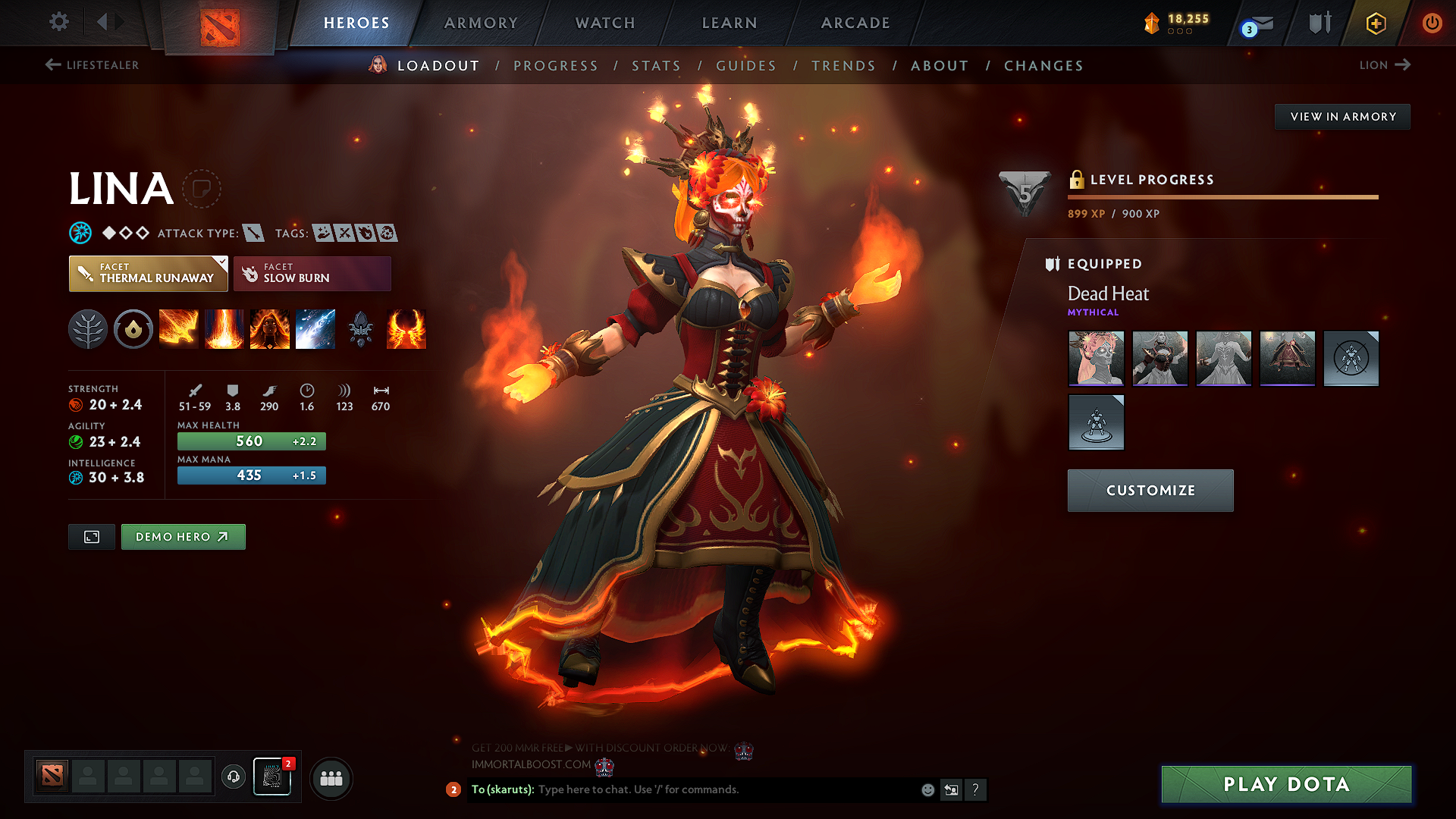Open the party finder people icon near chat
The image size is (1456, 819).
click(331, 778)
